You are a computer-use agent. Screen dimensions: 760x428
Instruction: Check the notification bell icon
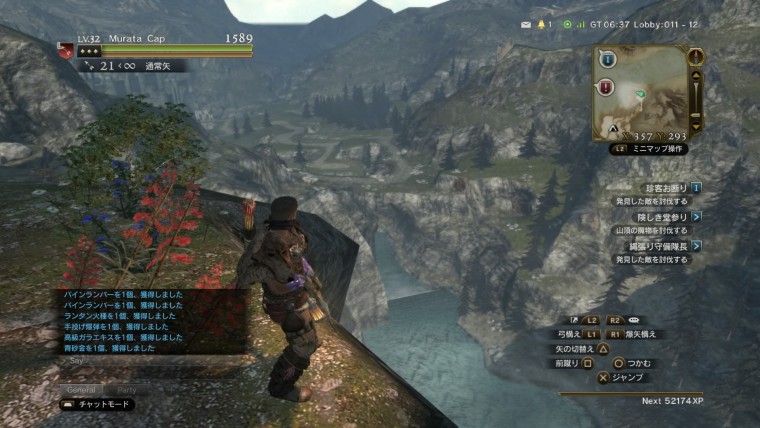pos(543,24)
